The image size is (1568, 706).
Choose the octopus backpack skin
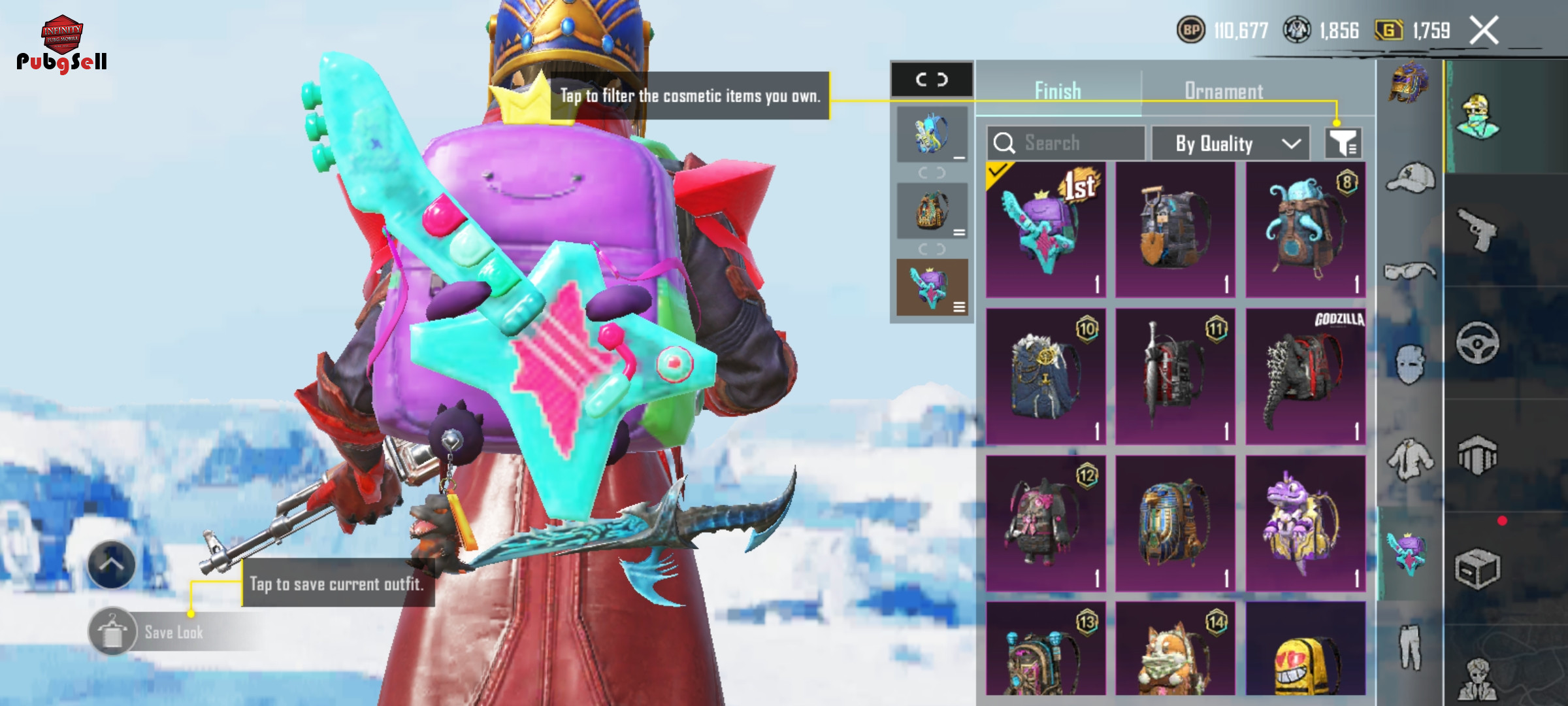tap(1305, 229)
